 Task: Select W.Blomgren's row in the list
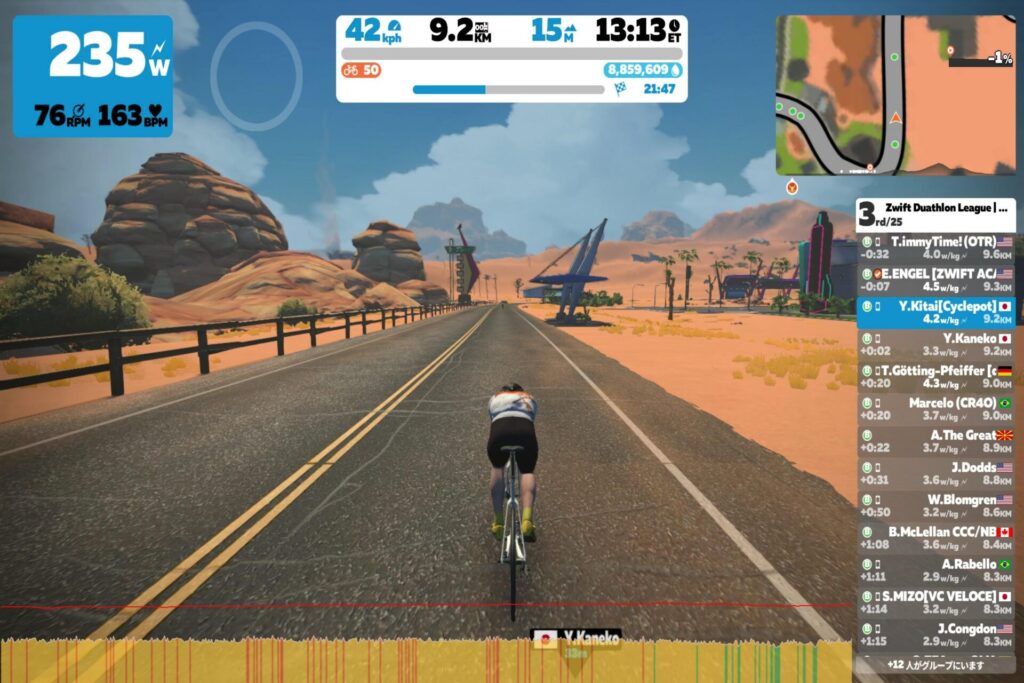[x=936, y=505]
